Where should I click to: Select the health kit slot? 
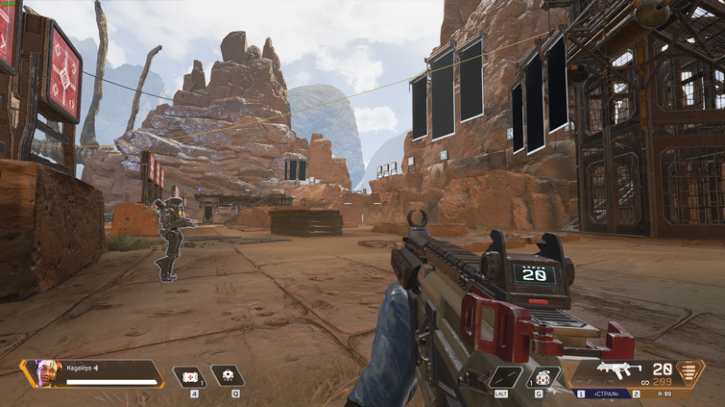(188, 377)
